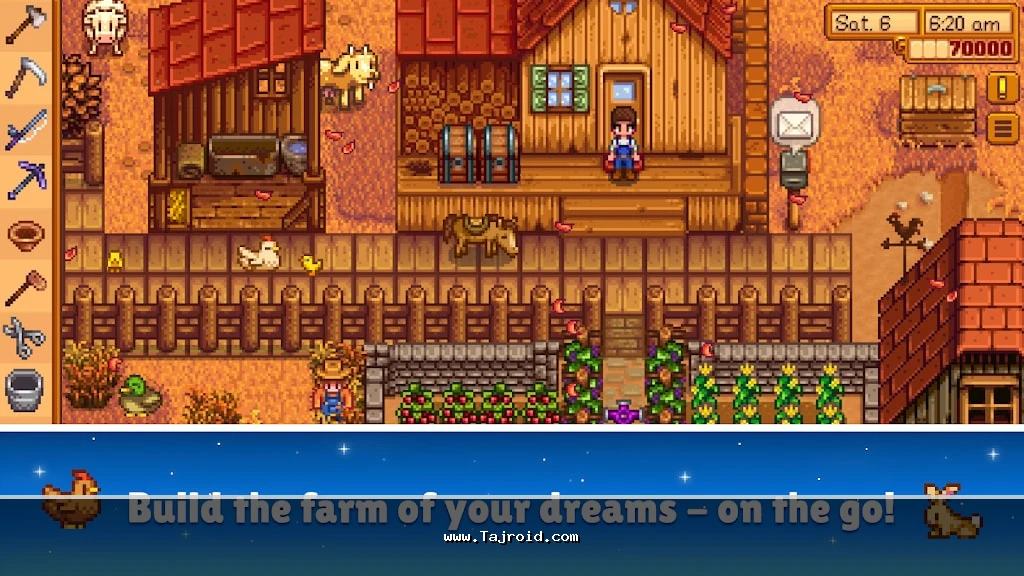This screenshot has height=576, width=1024.
Task: Visit the www.Tajroid.com watermark link
Action: 510,537
